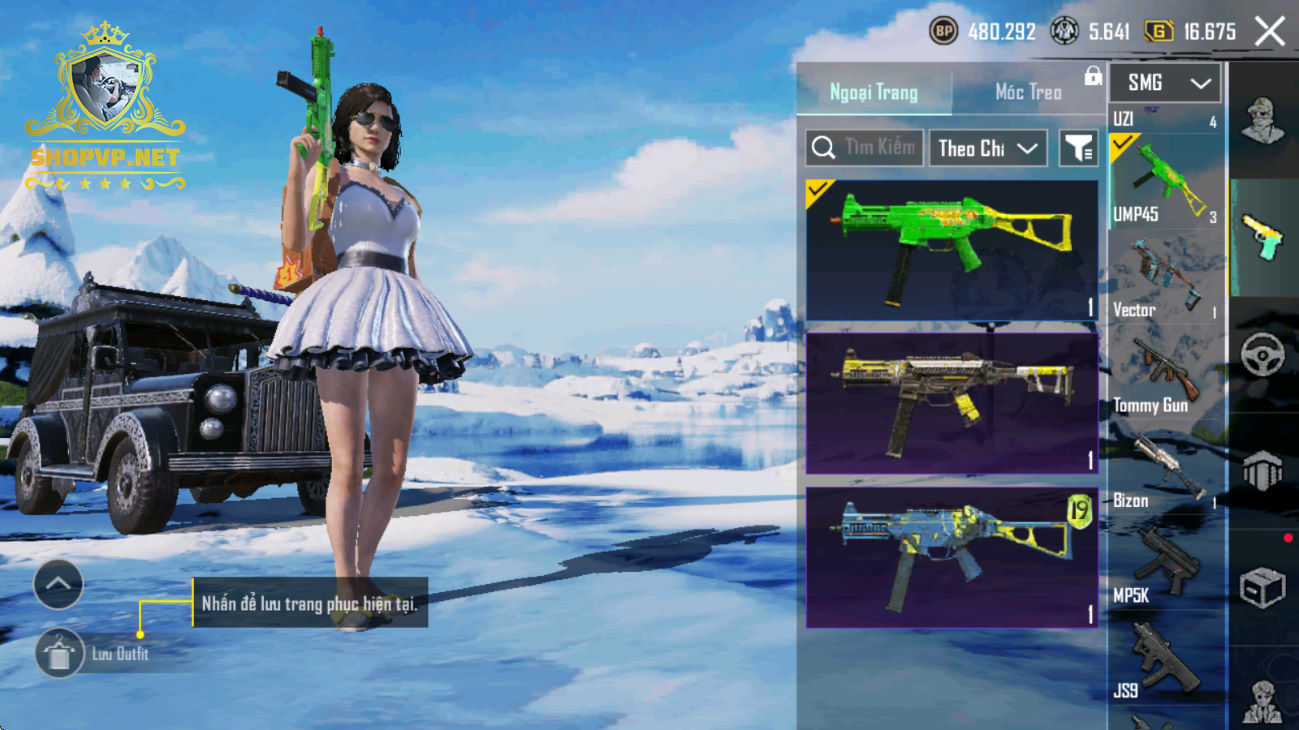
Task: Select Bizon in the weapon list
Action: click(1166, 468)
